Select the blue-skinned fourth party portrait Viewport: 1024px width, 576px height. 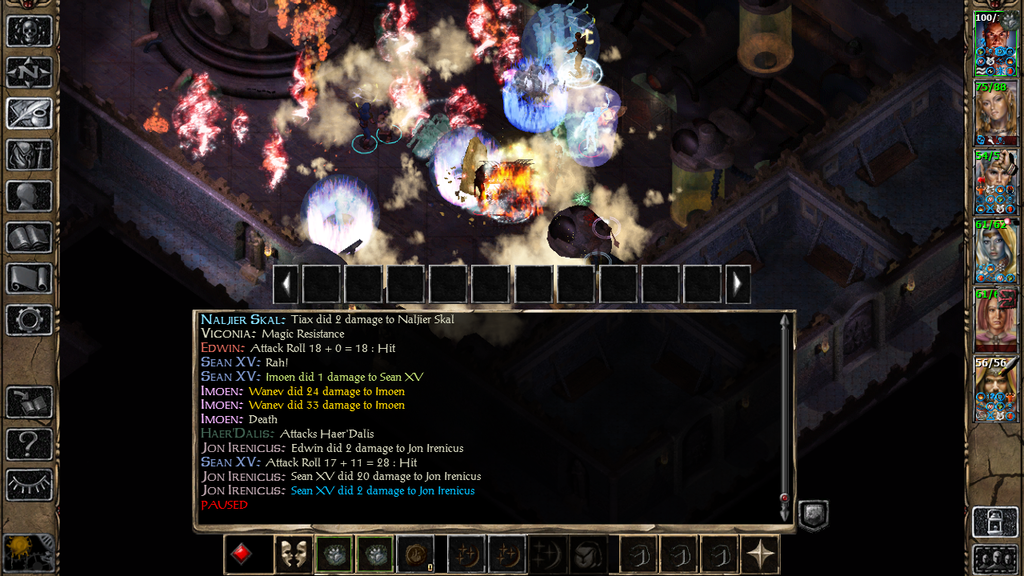point(995,252)
